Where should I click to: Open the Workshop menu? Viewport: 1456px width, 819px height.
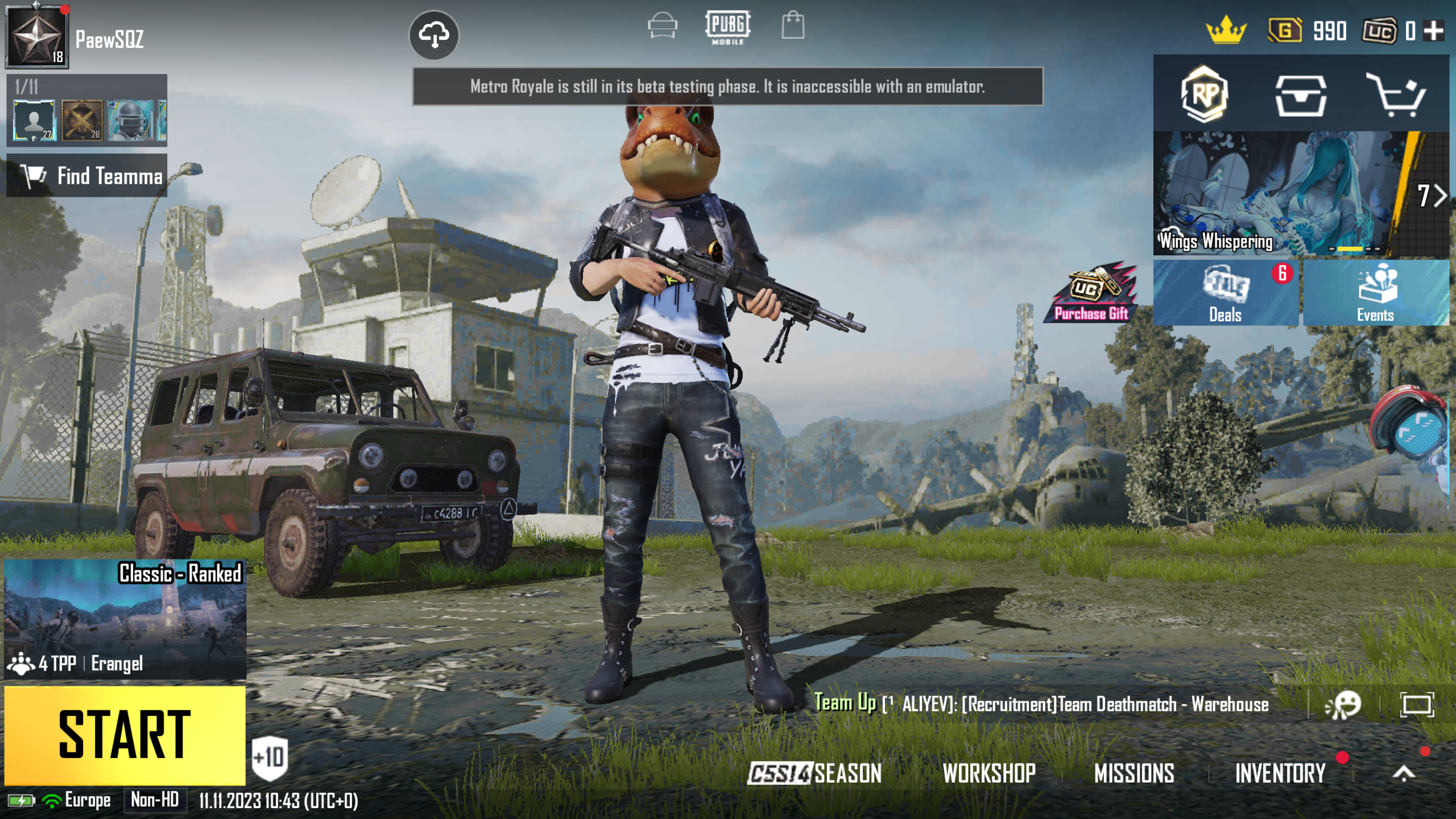[989, 773]
